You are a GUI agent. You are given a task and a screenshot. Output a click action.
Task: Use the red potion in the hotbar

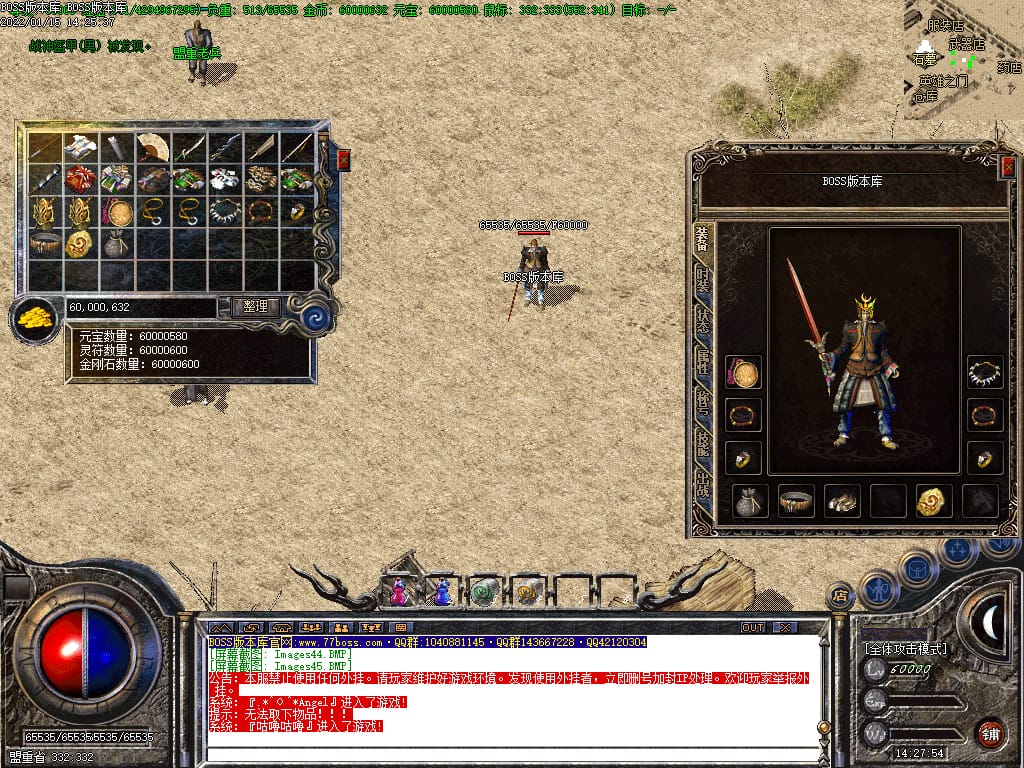[x=399, y=592]
